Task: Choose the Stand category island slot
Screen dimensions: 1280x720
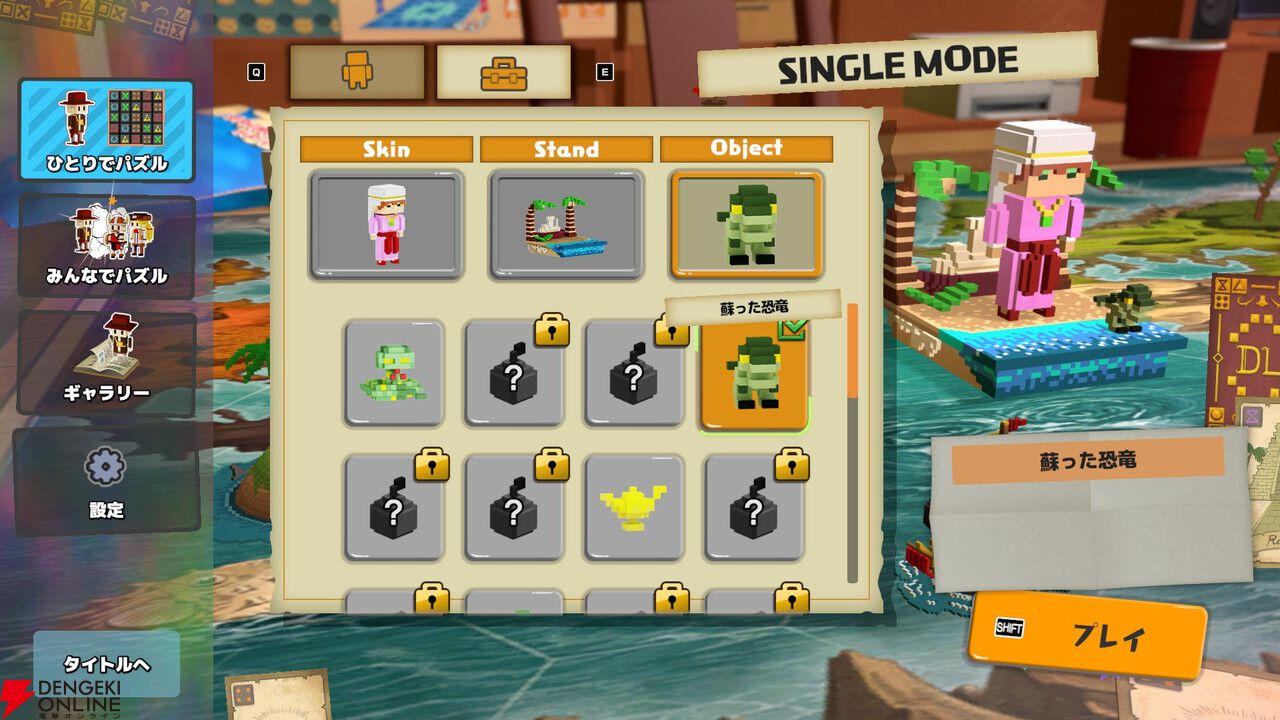Action: (x=566, y=224)
